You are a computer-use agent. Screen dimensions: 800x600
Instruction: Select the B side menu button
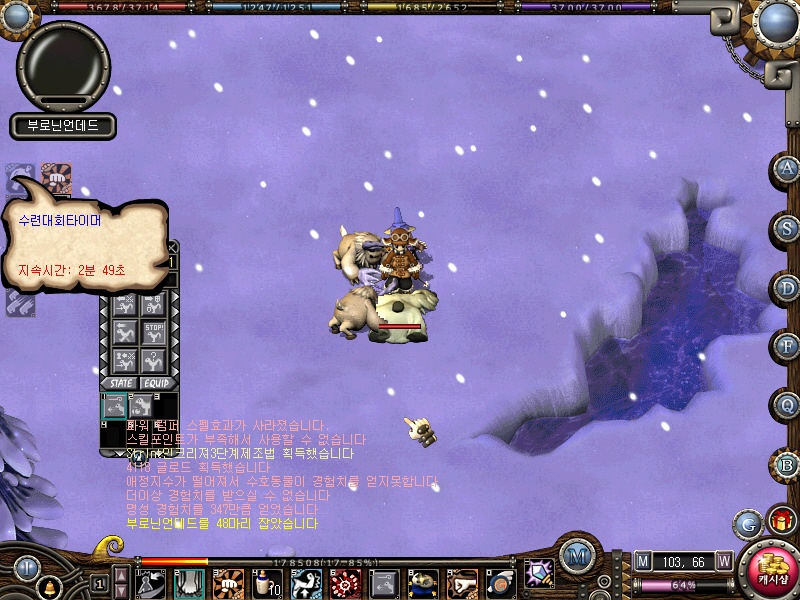click(788, 465)
